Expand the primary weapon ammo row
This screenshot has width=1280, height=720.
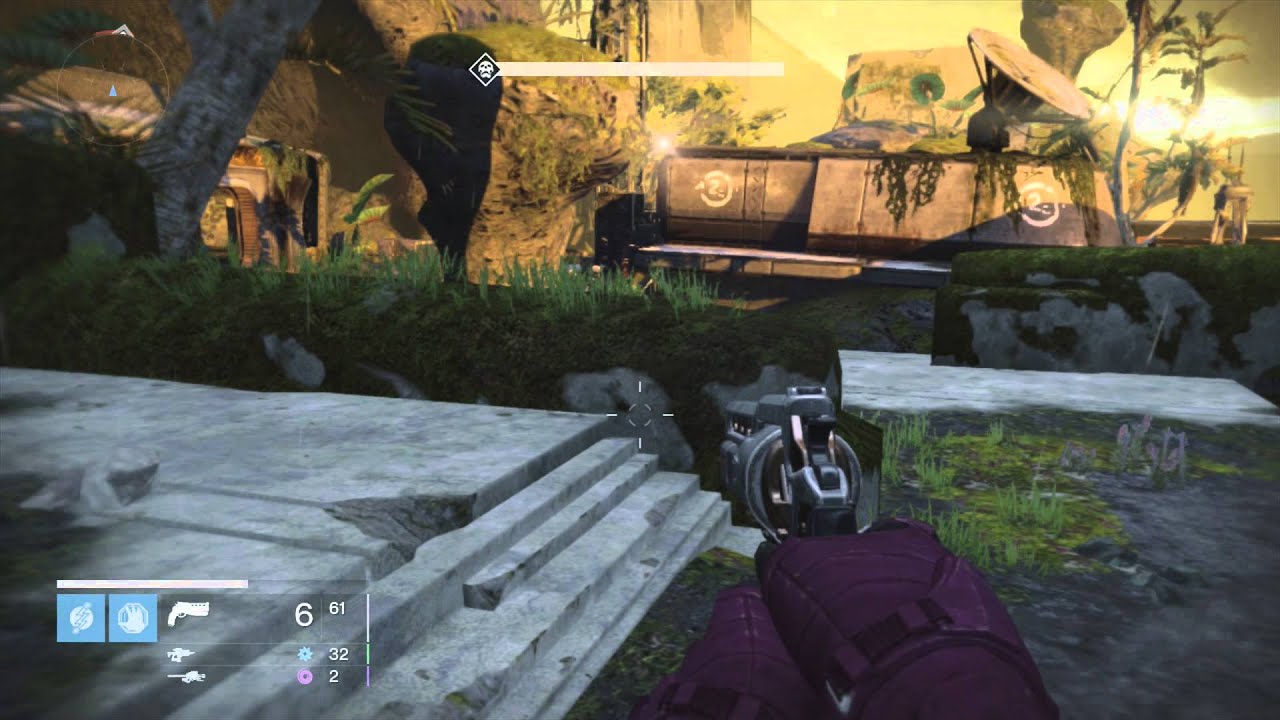point(250,612)
